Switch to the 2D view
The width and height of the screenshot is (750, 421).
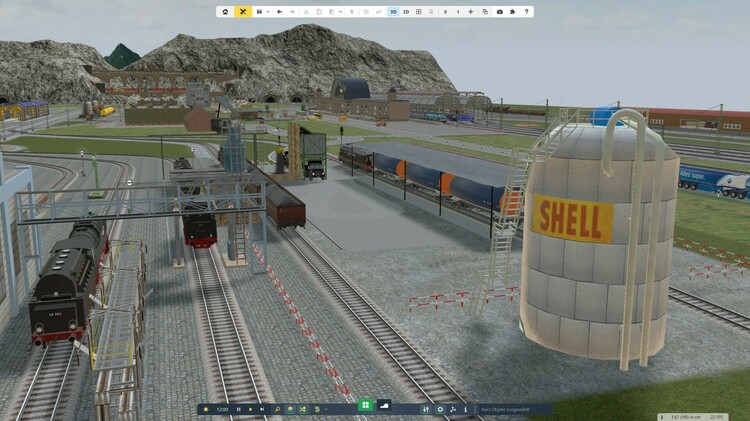click(x=406, y=12)
